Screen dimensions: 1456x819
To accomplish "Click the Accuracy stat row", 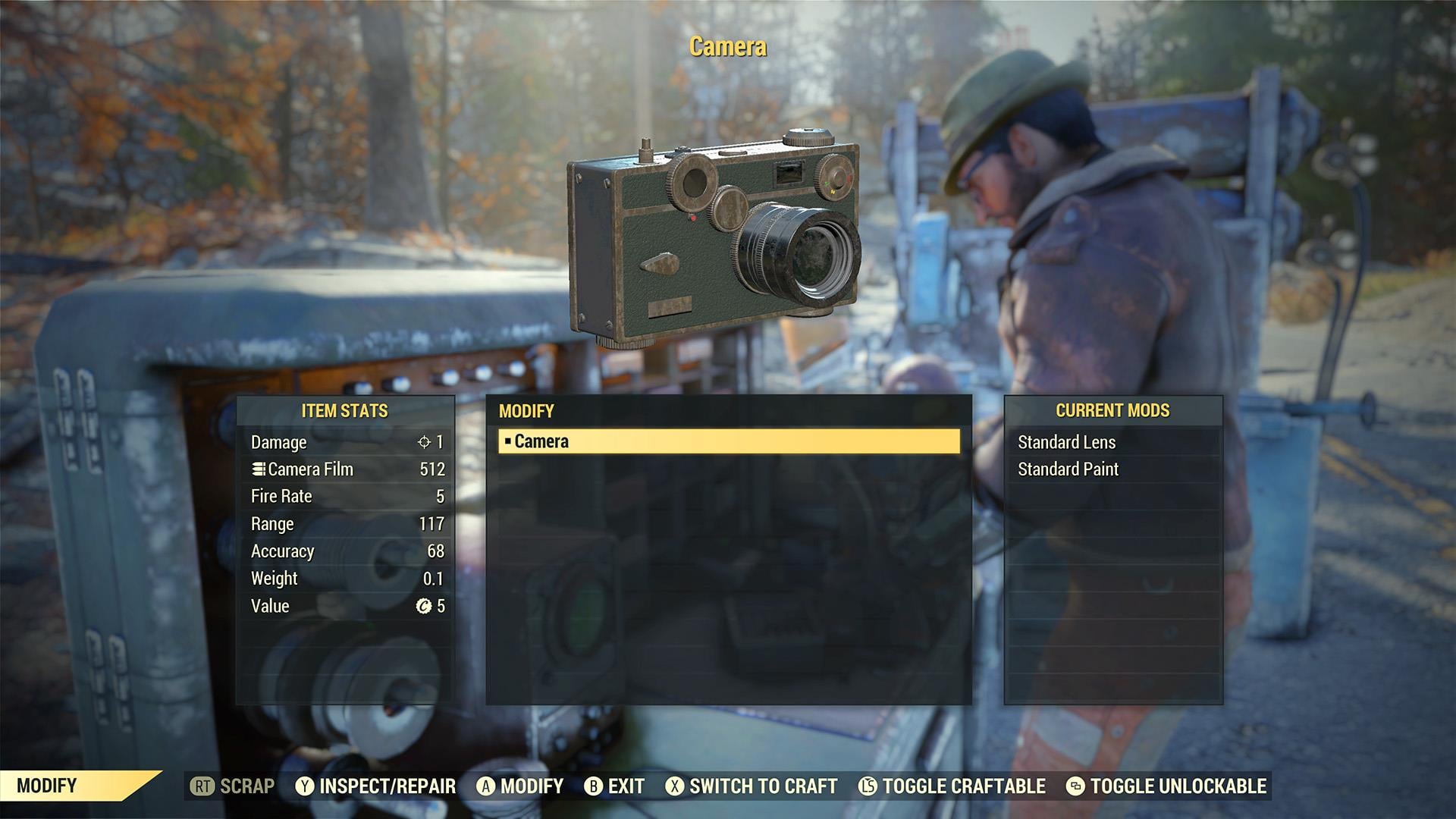I will (x=345, y=551).
